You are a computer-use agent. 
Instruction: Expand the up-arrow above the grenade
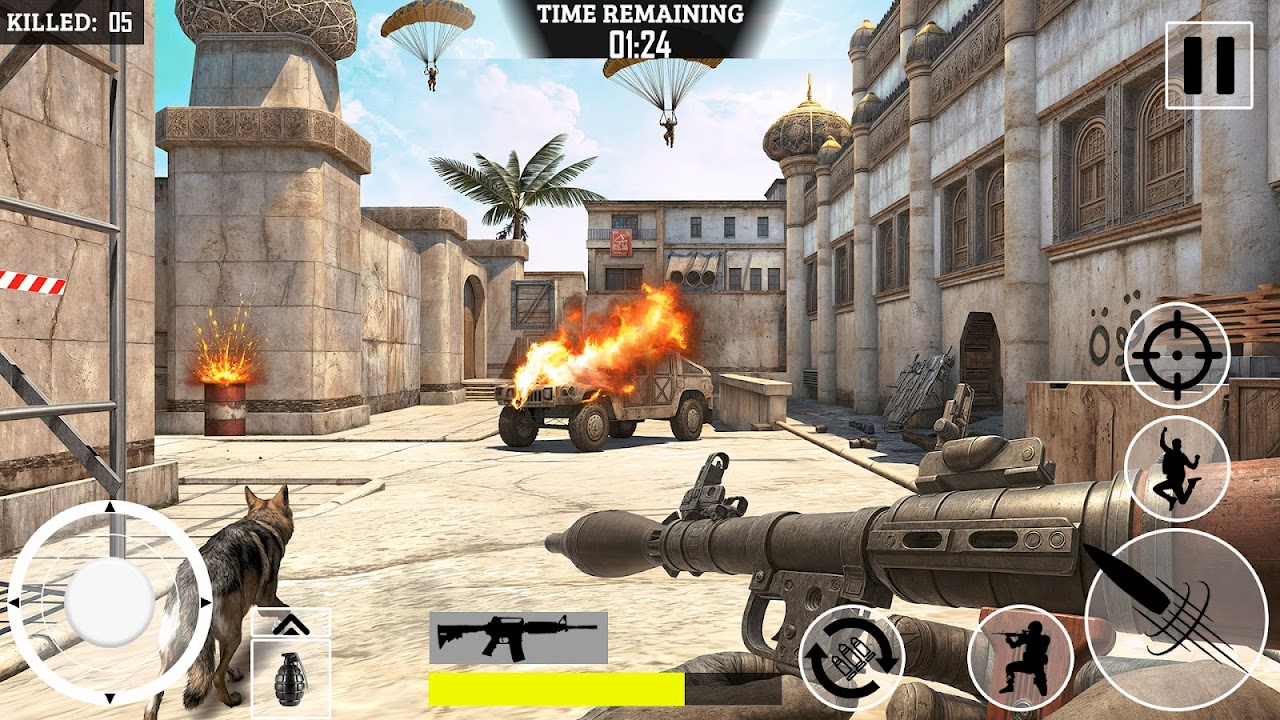[290, 623]
